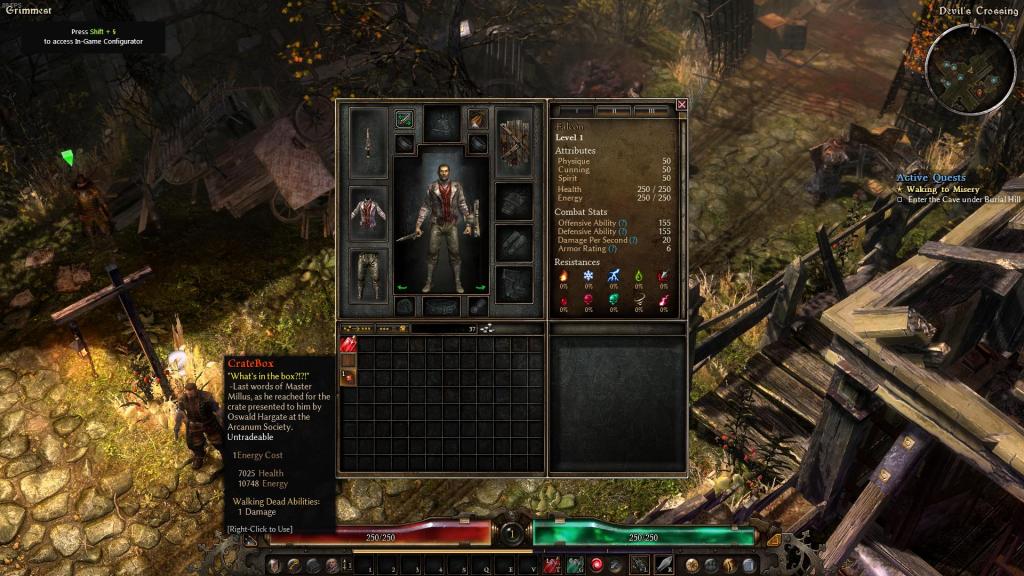Image resolution: width=1024 pixels, height=576 pixels.
Task: Click the level 1 orb between the bars
Action: pyautogui.click(x=512, y=534)
